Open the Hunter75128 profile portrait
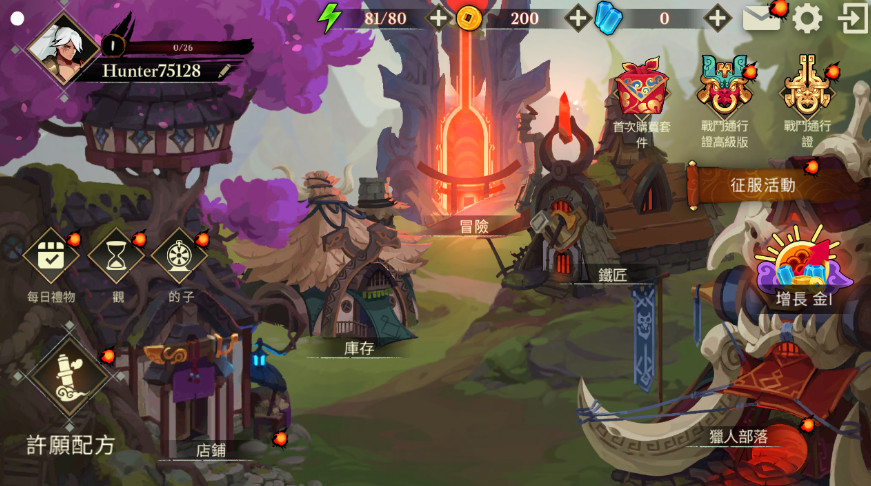871x486 pixels. pos(63,46)
